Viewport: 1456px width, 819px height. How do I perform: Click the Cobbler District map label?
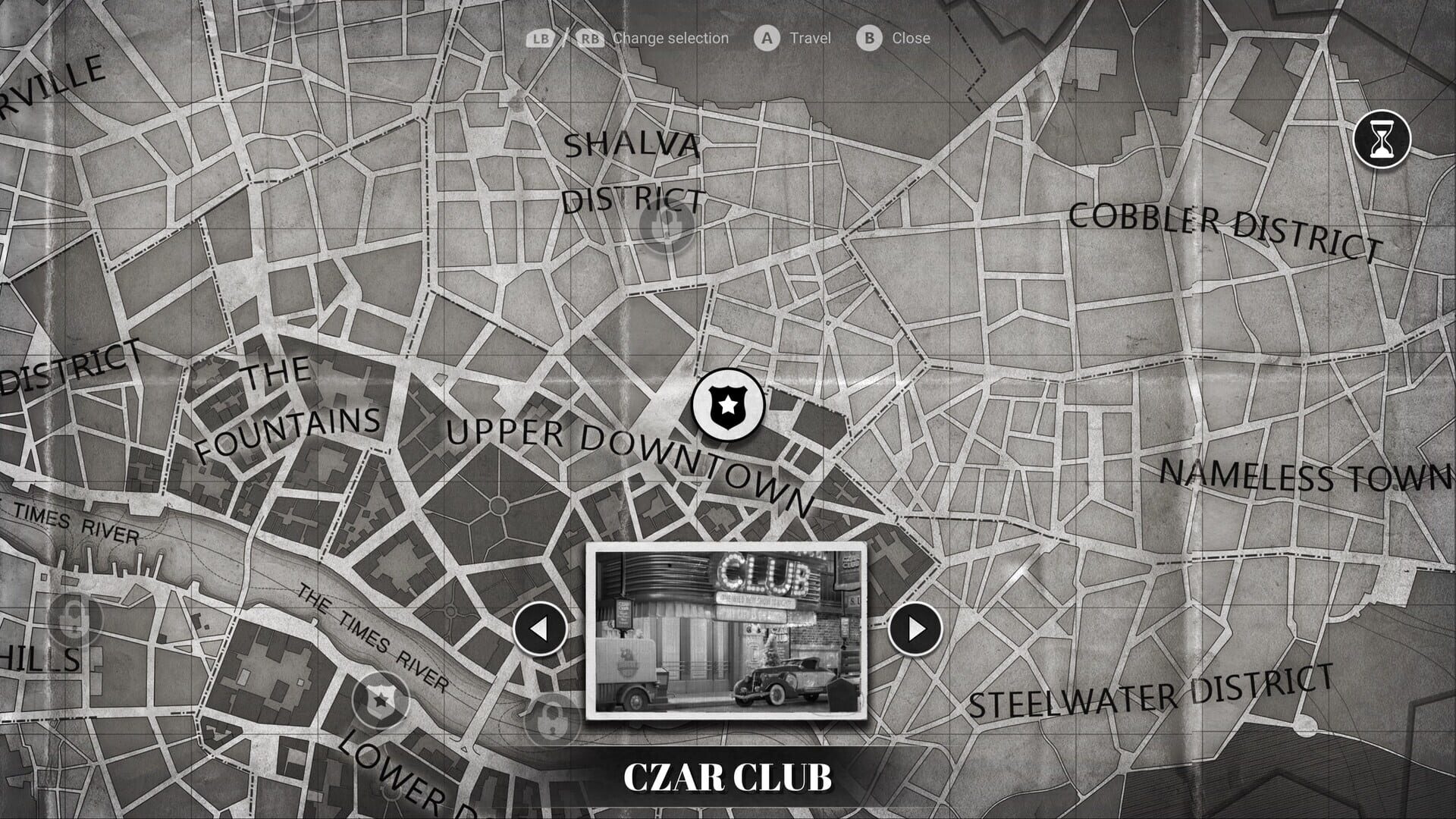coord(1223,225)
